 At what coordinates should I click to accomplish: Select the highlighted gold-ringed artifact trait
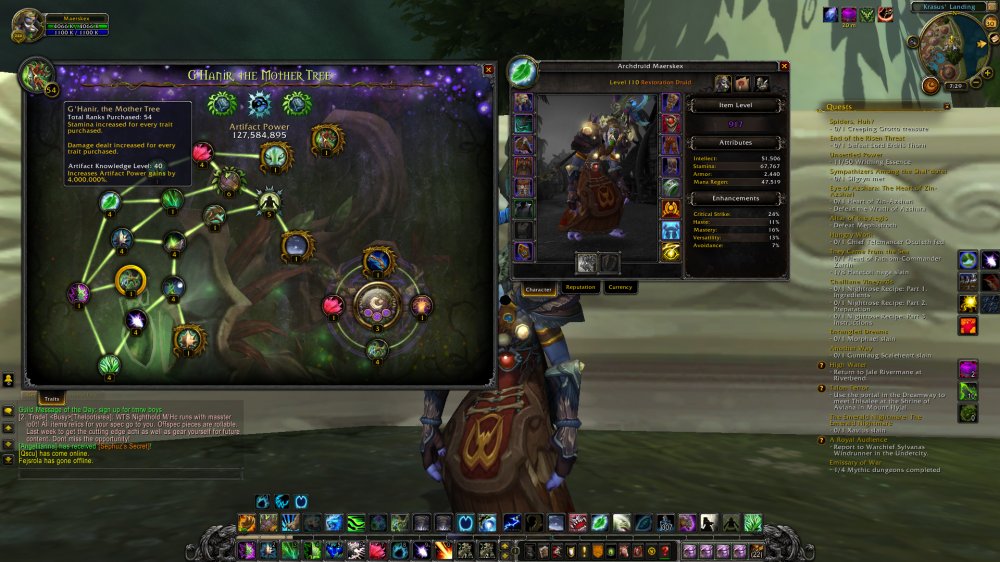130,281
